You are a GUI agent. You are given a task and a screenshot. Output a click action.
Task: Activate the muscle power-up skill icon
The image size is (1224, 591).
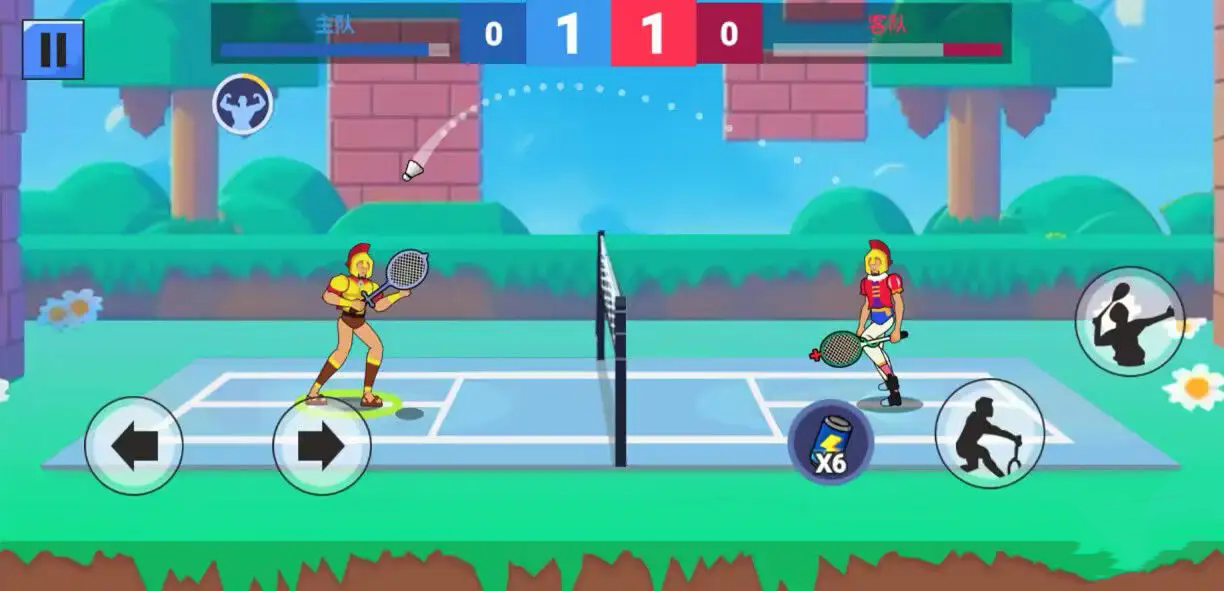(242, 104)
